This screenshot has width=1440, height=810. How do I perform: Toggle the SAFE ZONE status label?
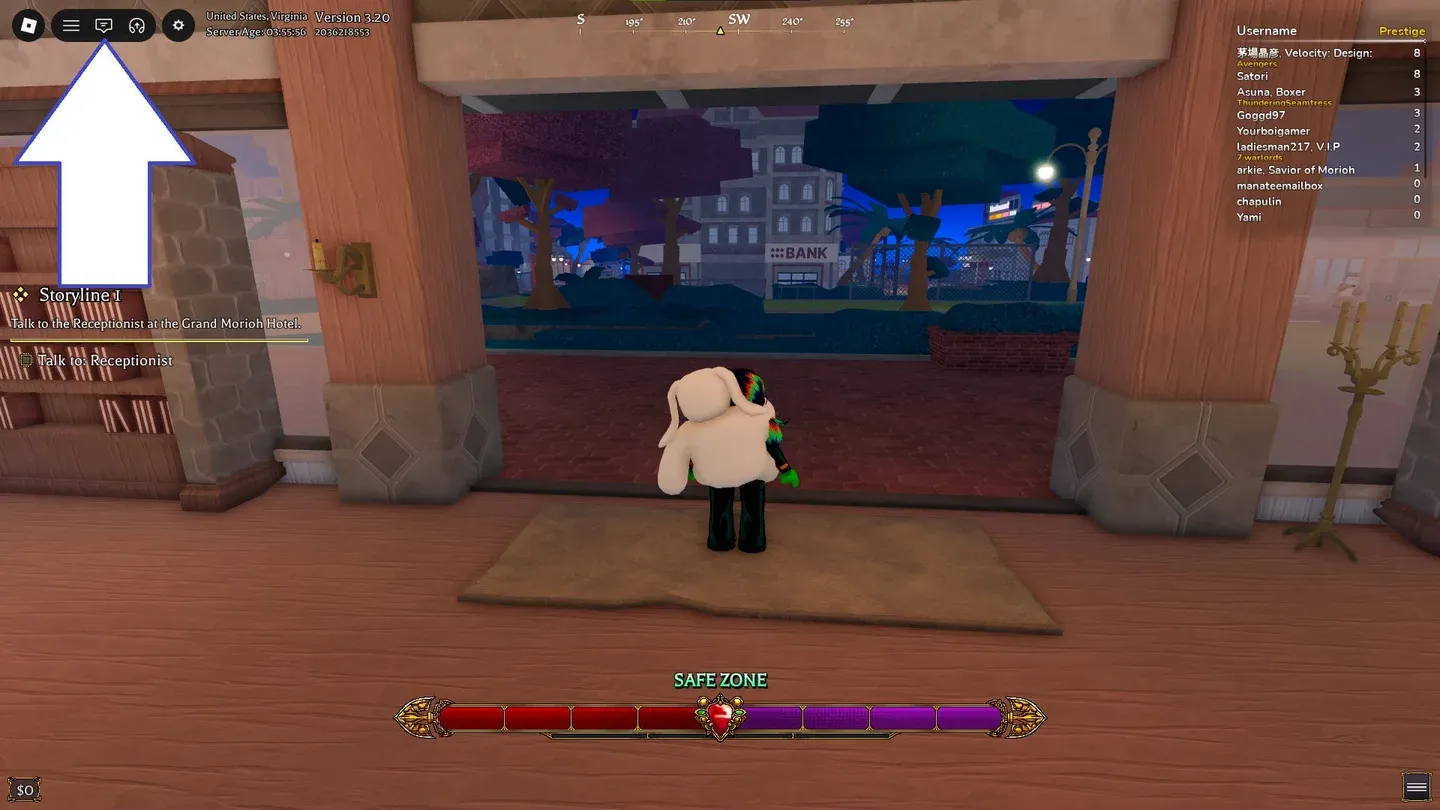719,680
